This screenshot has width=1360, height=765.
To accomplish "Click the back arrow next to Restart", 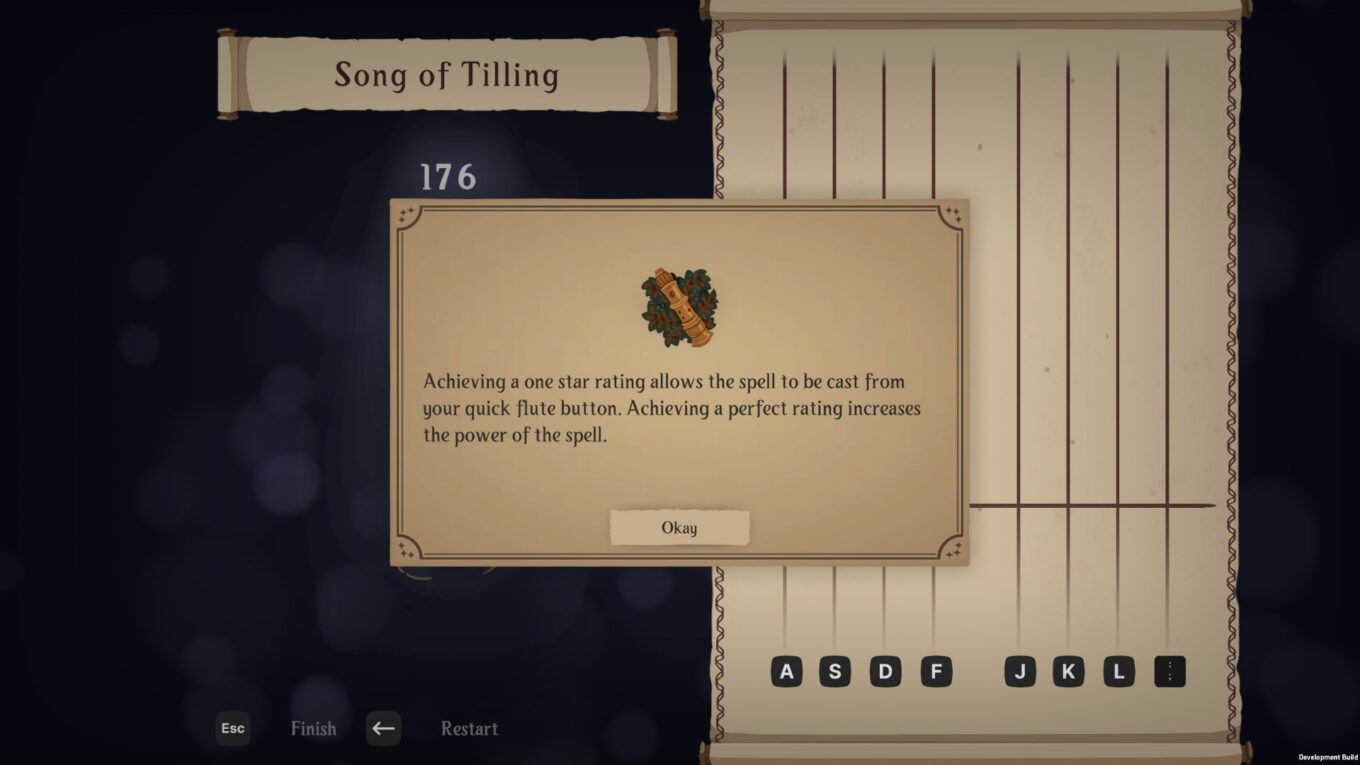I will point(383,729).
